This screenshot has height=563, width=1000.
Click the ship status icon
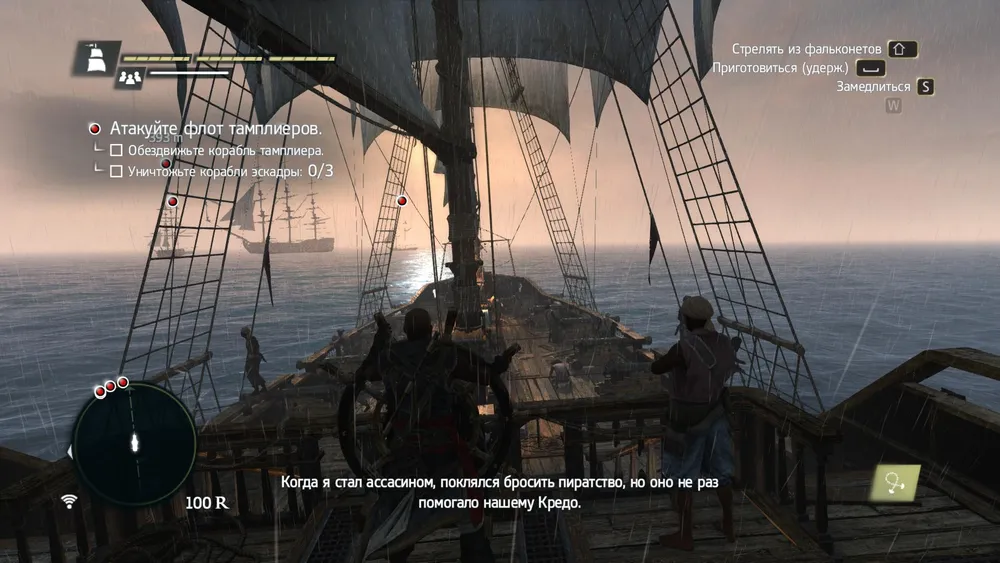coord(97,57)
